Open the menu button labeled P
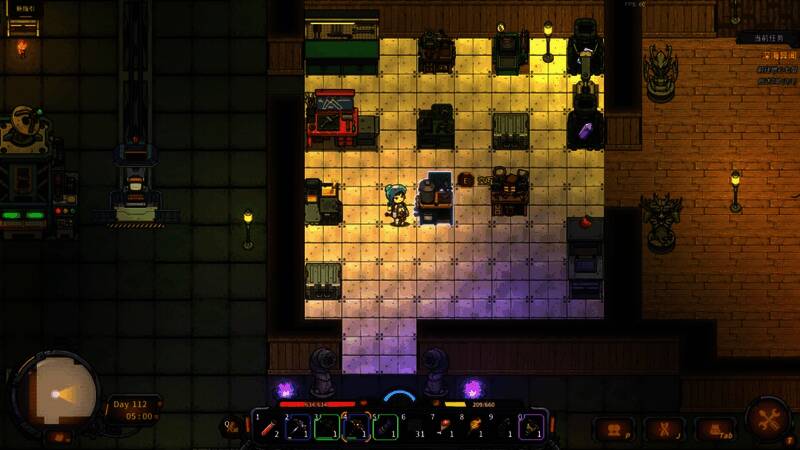This screenshot has width=800, height=450. click(x=615, y=429)
